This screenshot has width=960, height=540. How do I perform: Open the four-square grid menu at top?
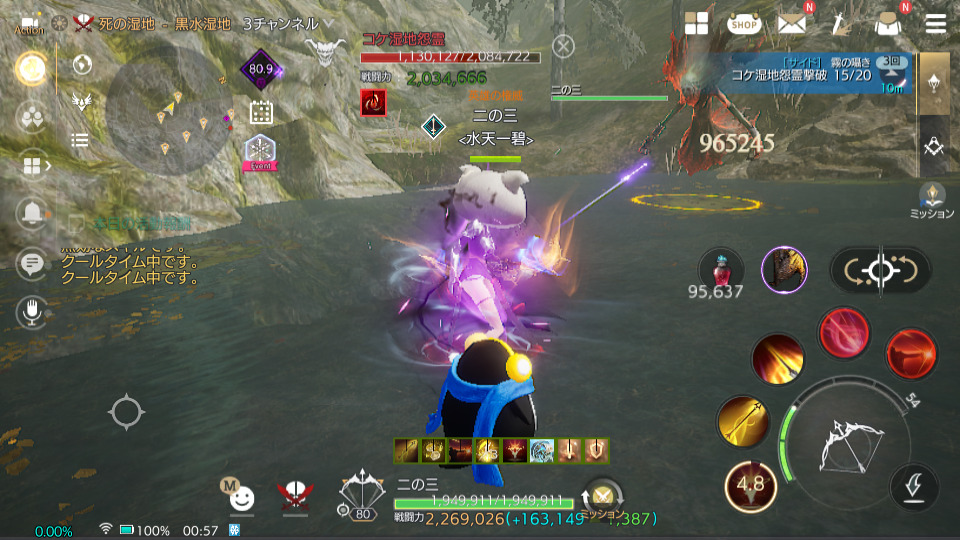(x=696, y=24)
